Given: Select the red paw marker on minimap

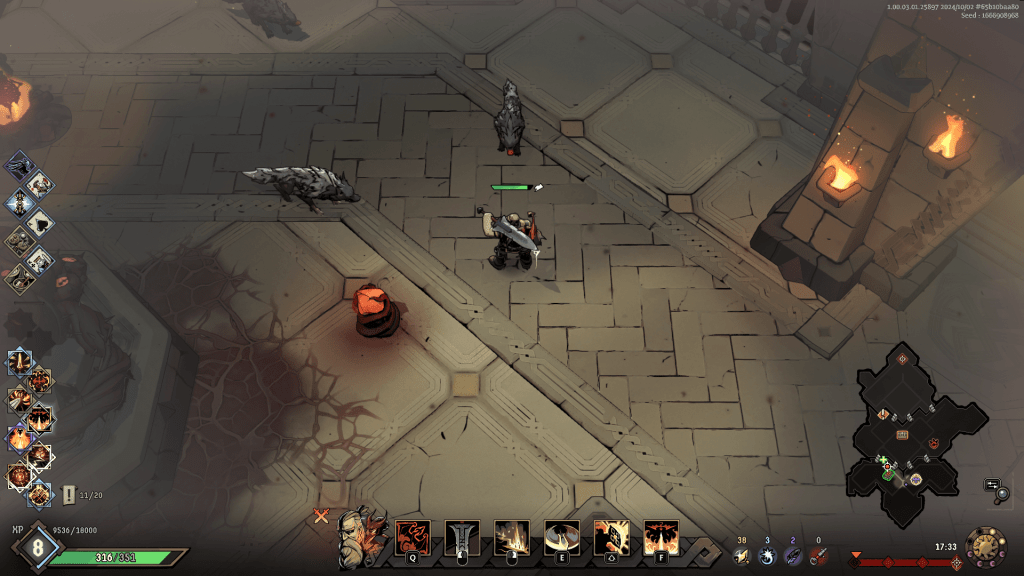Looking at the screenshot, I should point(934,442).
